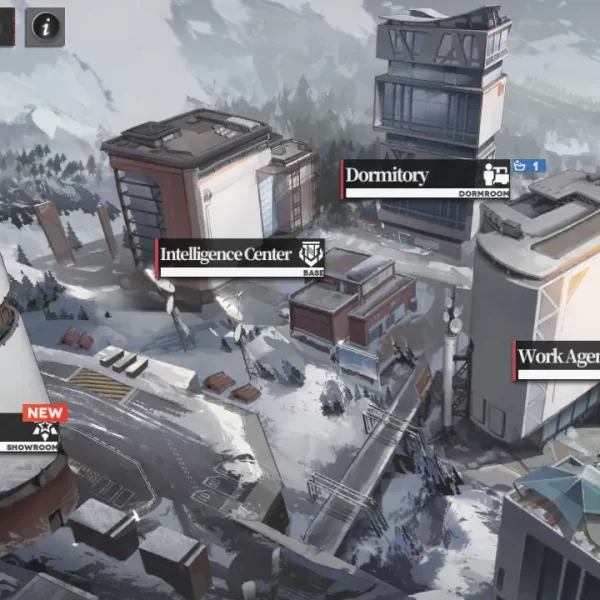The height and width of the screenshot is (600, 600).
Task: Check the Dormitory resting count badge
Action: coord(530,165)
